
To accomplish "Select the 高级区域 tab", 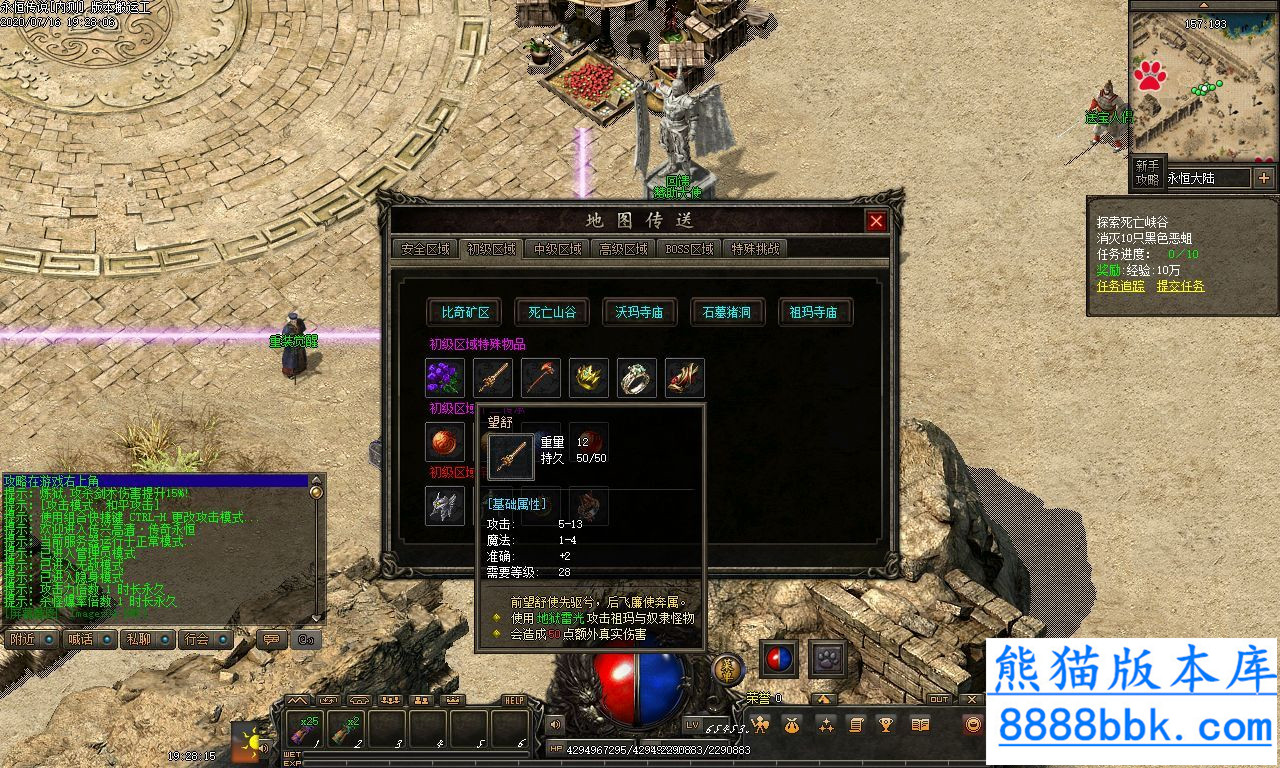I will coord(624,249).
